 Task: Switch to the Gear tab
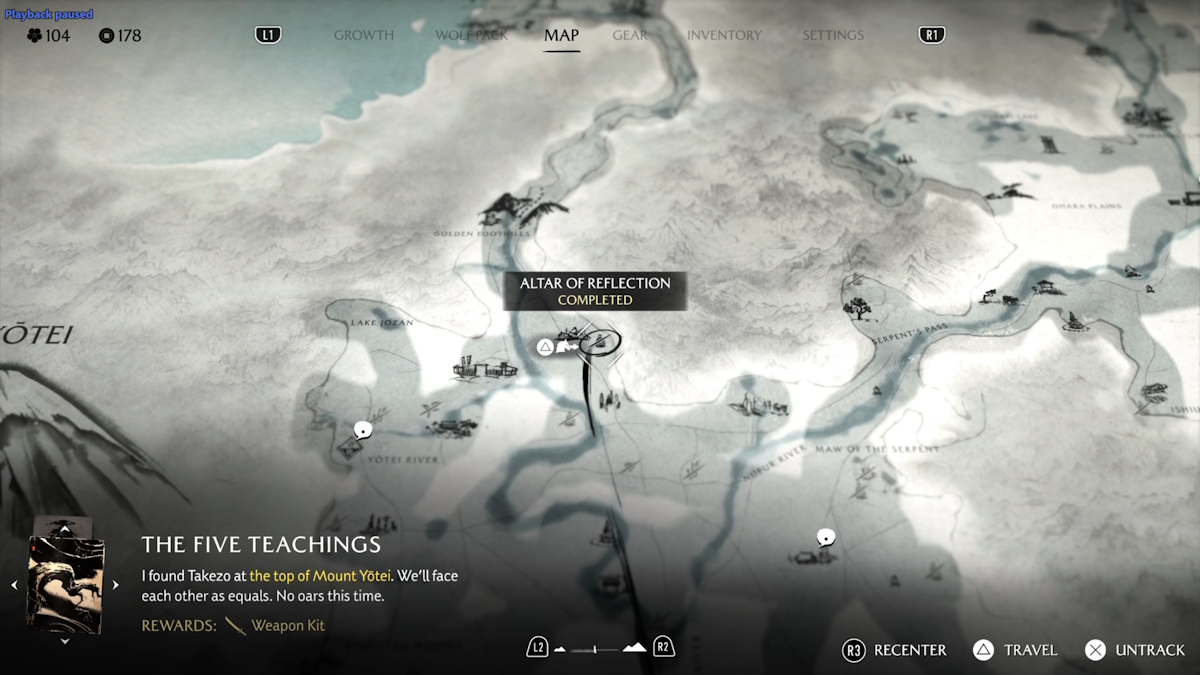pos(630,35)
